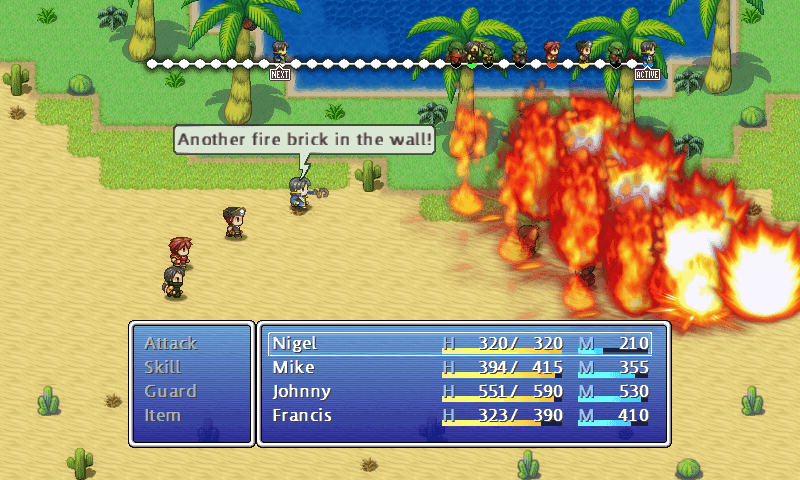The image size is (800, 480).
Task: Select Mike's party status row
Action: coord(460,368)
